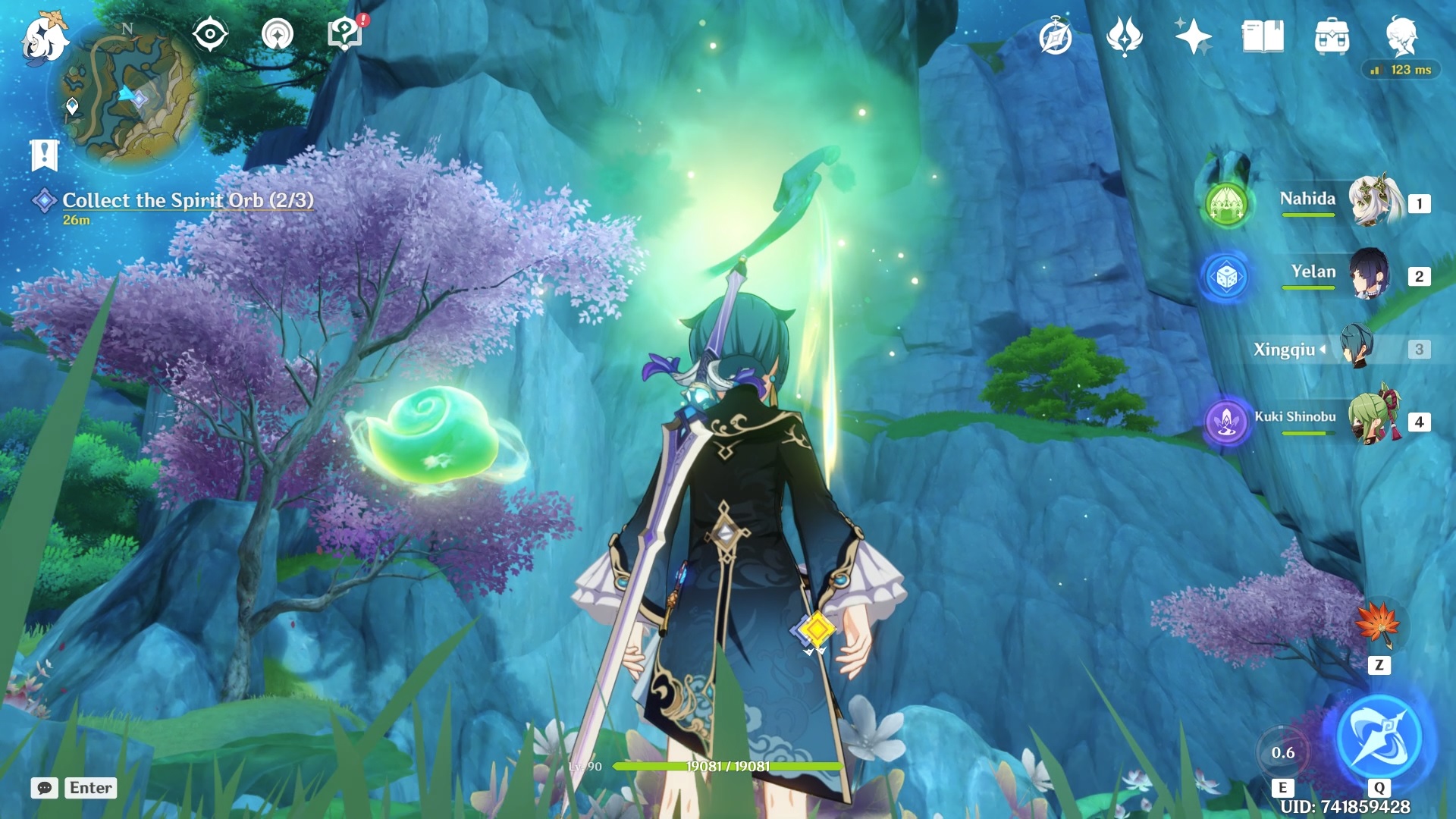Open the Wish star icon
The height and width of the screenshot is (819, 1456).
coord(1193,33)
